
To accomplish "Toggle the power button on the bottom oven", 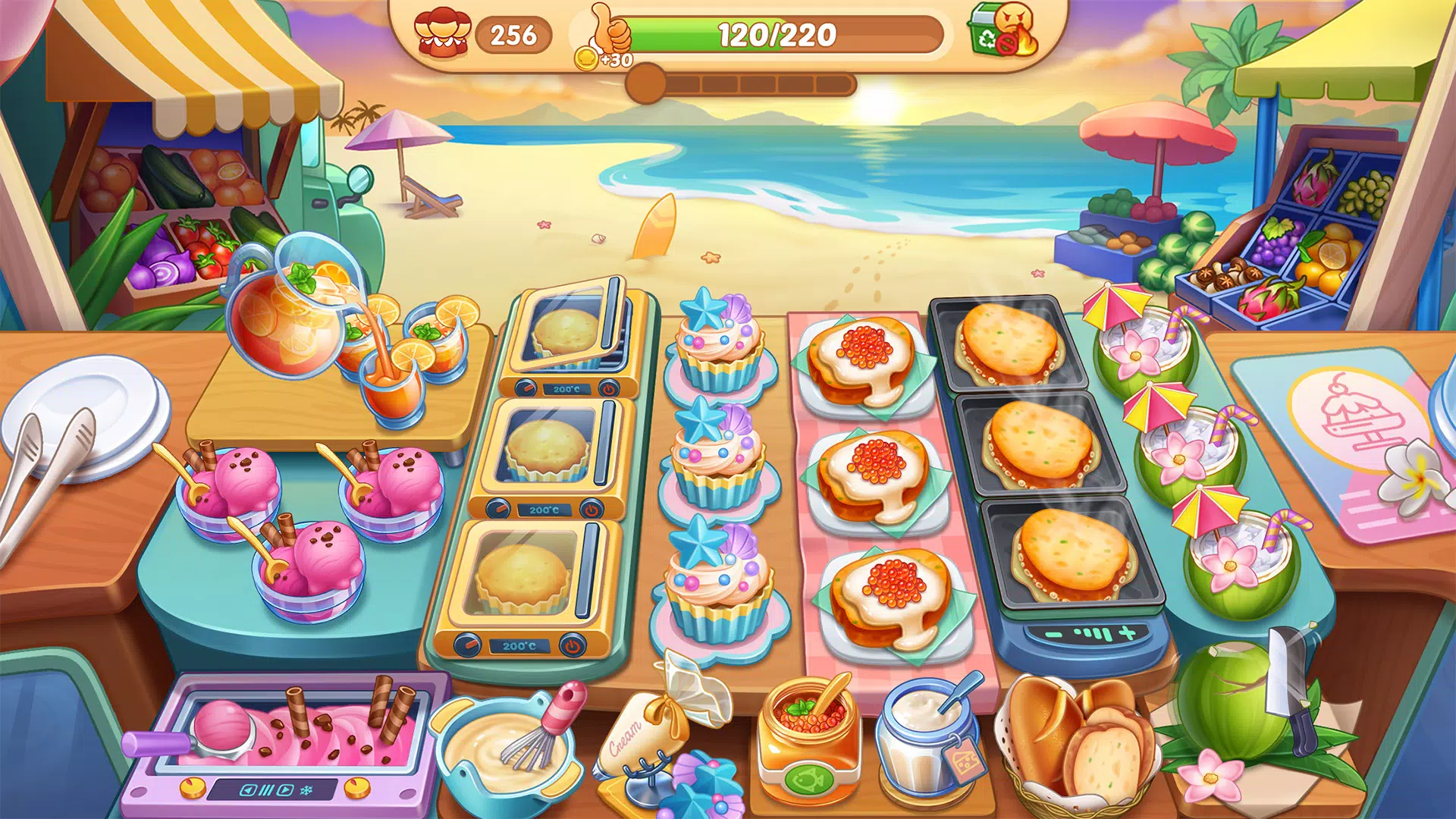I will pos(570,645).
